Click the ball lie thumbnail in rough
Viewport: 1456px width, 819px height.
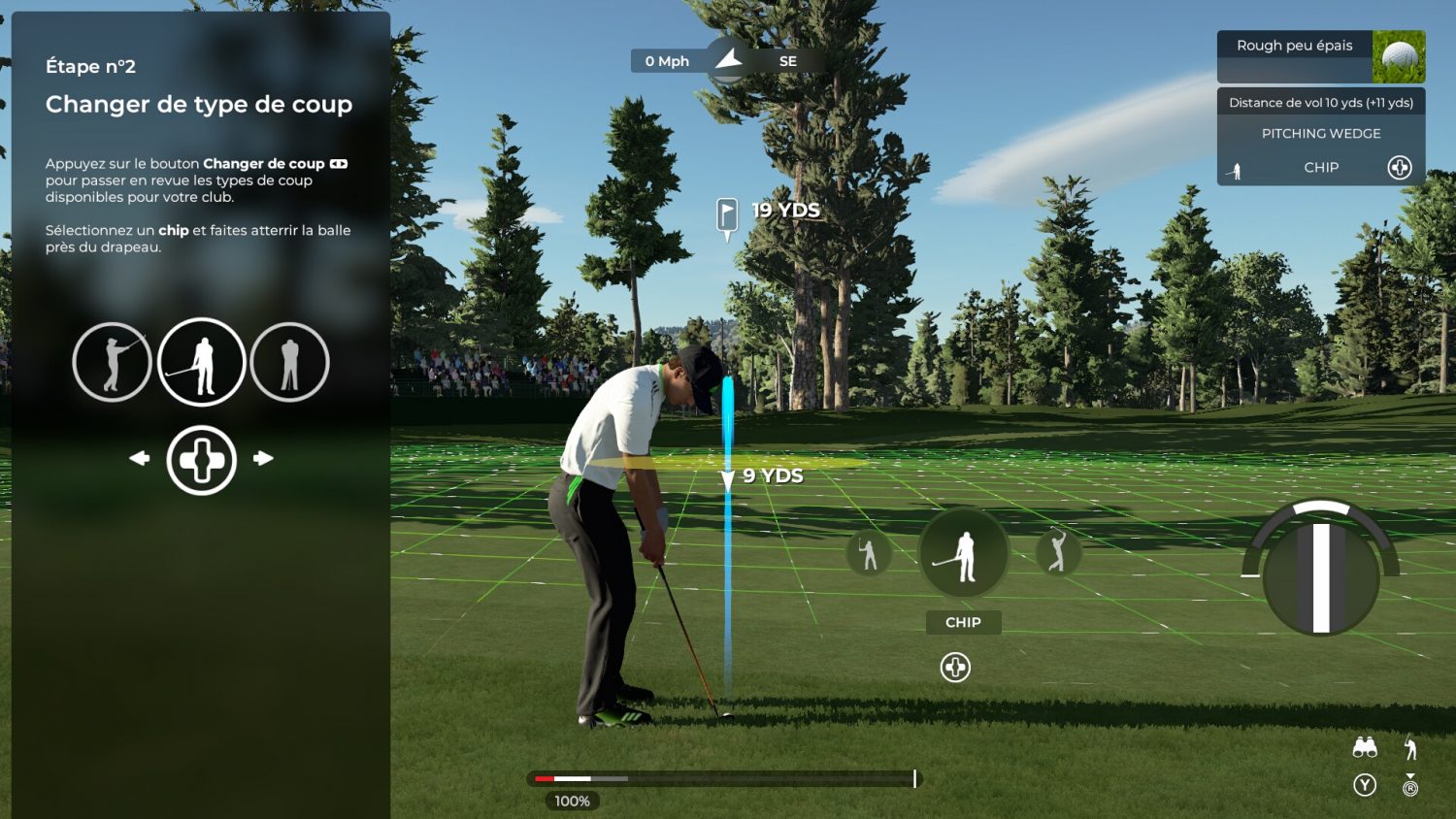[x=1399, y=57]
